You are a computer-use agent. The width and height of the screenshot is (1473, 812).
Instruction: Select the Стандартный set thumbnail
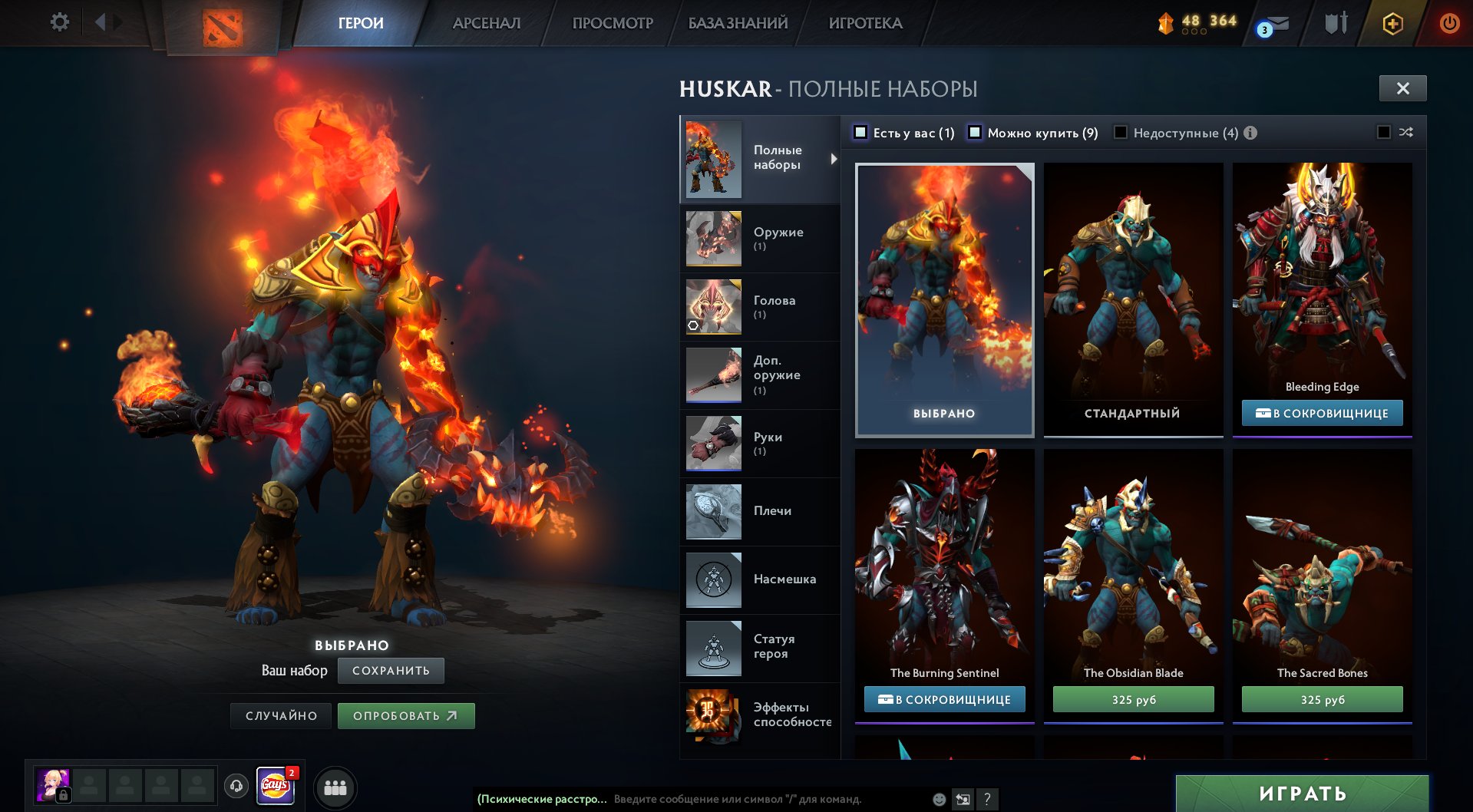1133,299
